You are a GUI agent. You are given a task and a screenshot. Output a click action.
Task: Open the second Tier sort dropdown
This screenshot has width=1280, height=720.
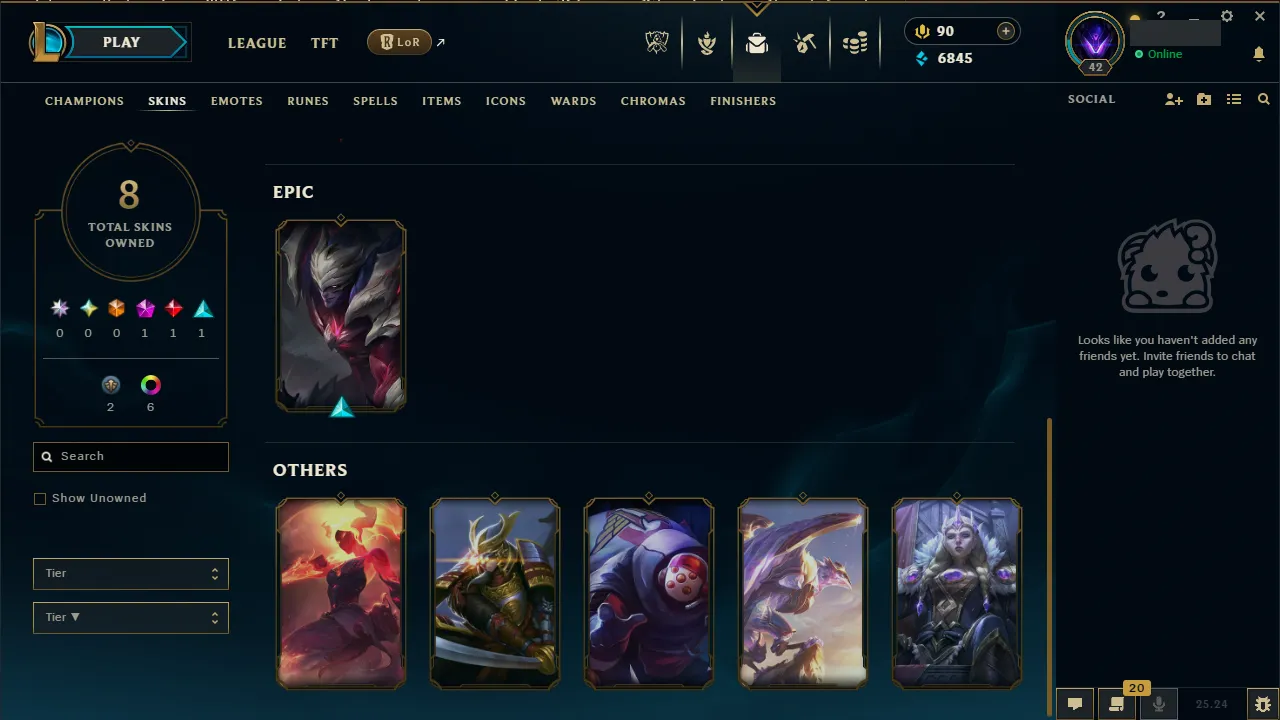point(130,617)
